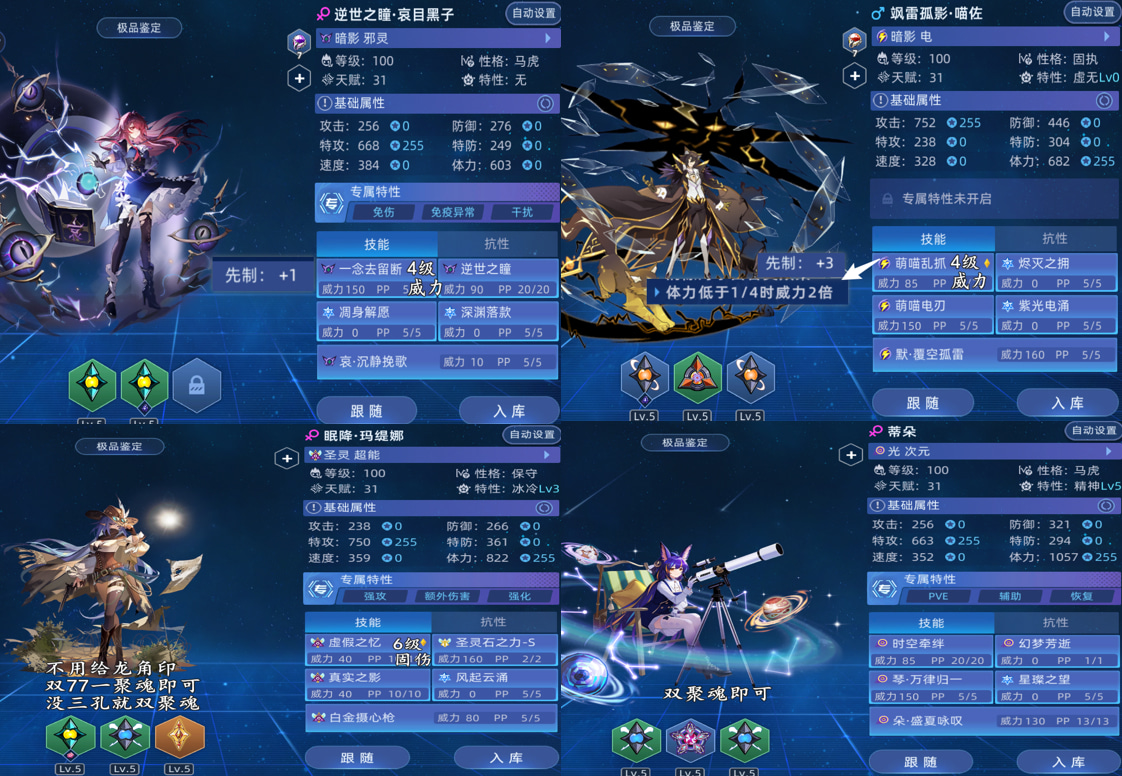
Task: Select the 萌喵电刃 skill
Action: 932,315
